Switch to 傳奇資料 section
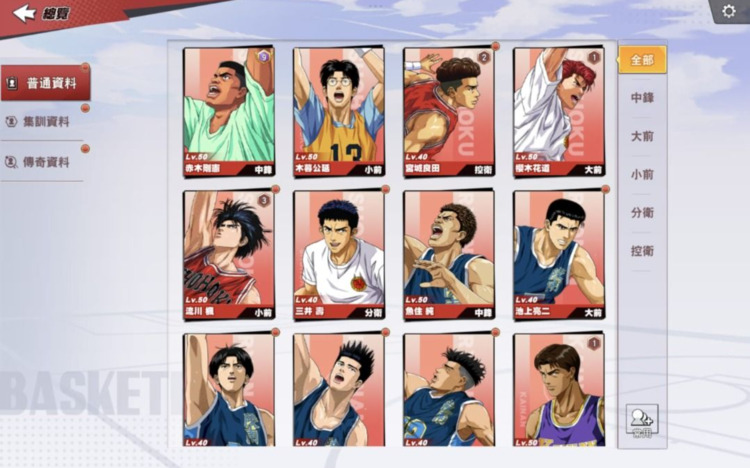Screen dimensions: 750x468 coord(45,162)
